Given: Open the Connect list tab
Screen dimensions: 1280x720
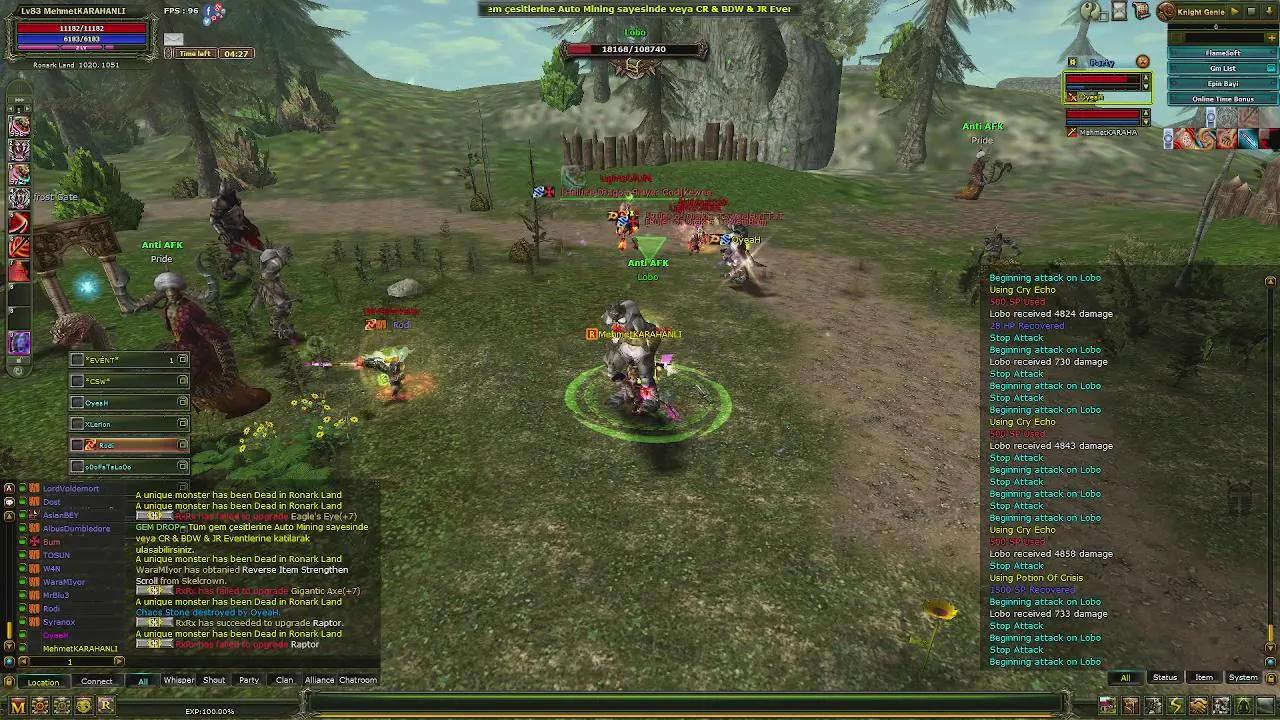Looking at the screenshot, I should (97, 682).
